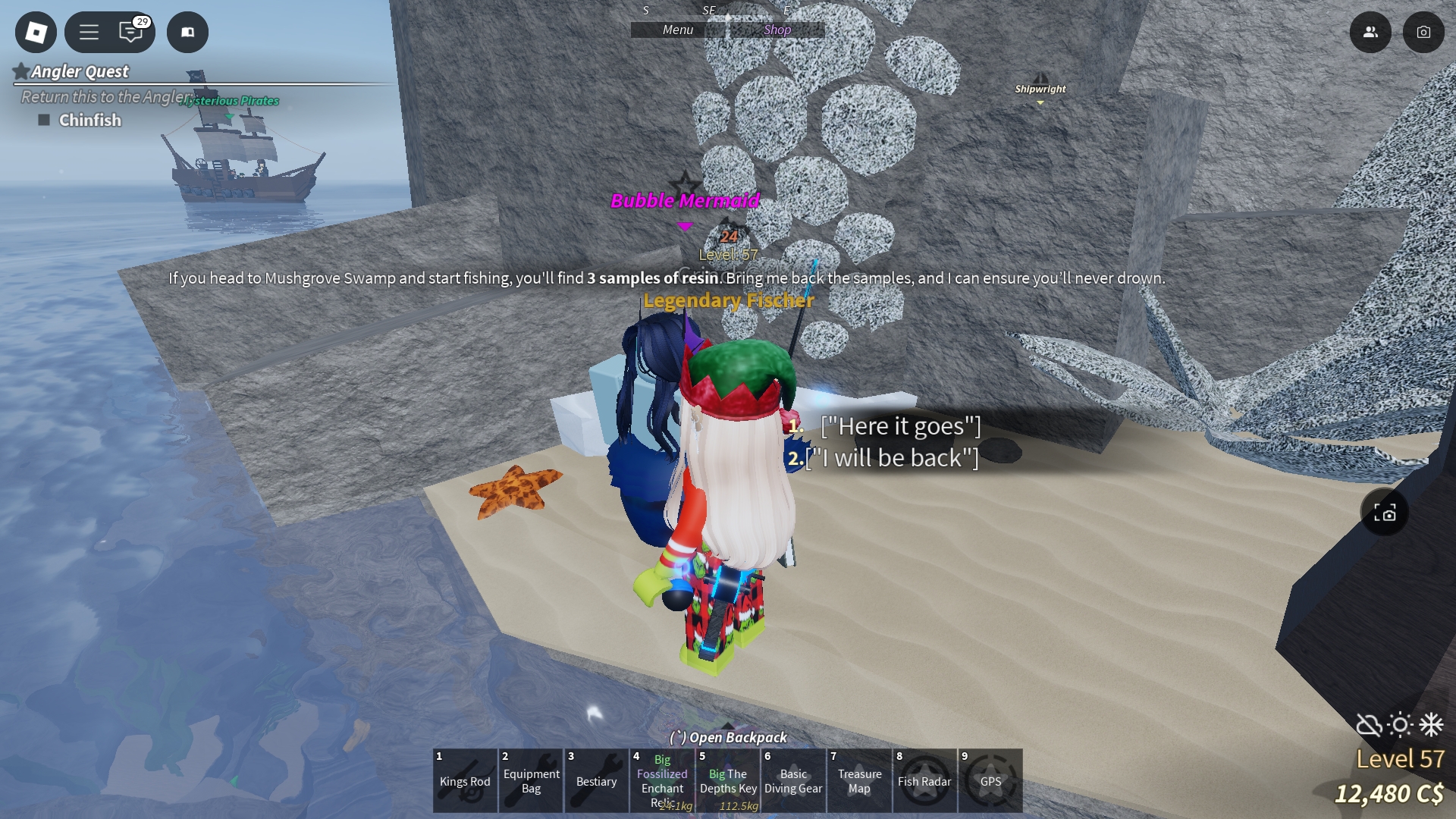Check off the Chinfish quest objective
Screen dimensions: 1456x819
(x=43, y=120)
